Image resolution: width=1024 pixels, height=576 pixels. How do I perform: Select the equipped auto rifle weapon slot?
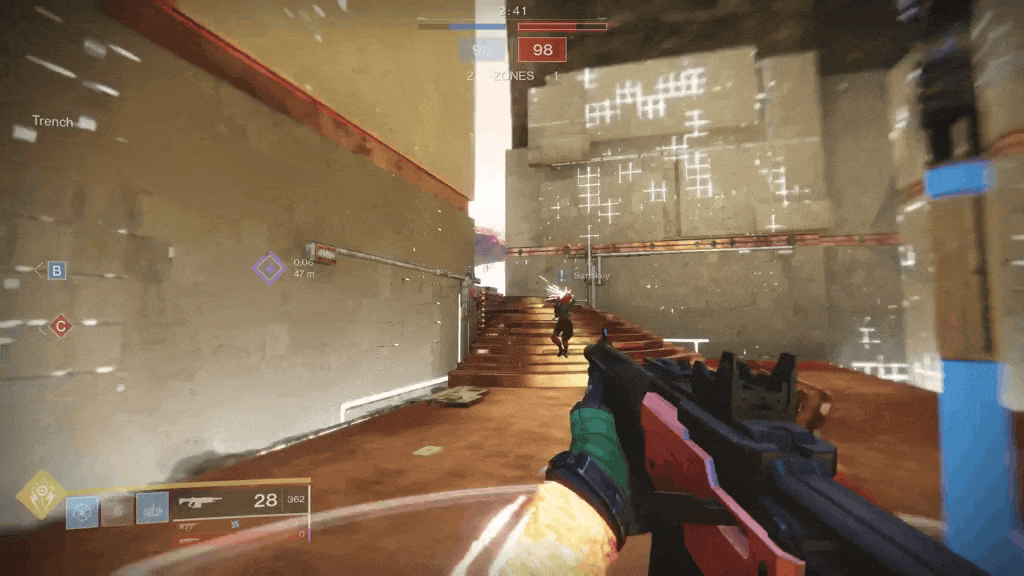240,501
